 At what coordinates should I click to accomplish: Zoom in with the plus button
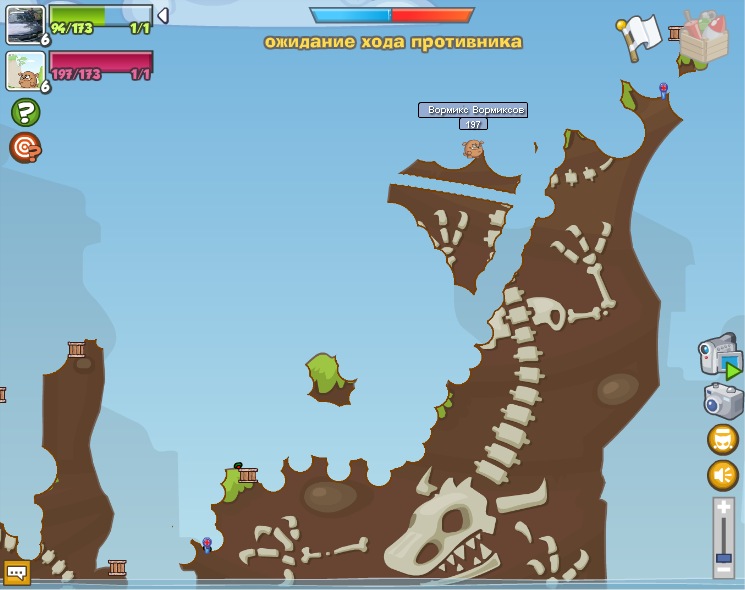(724, 508)
